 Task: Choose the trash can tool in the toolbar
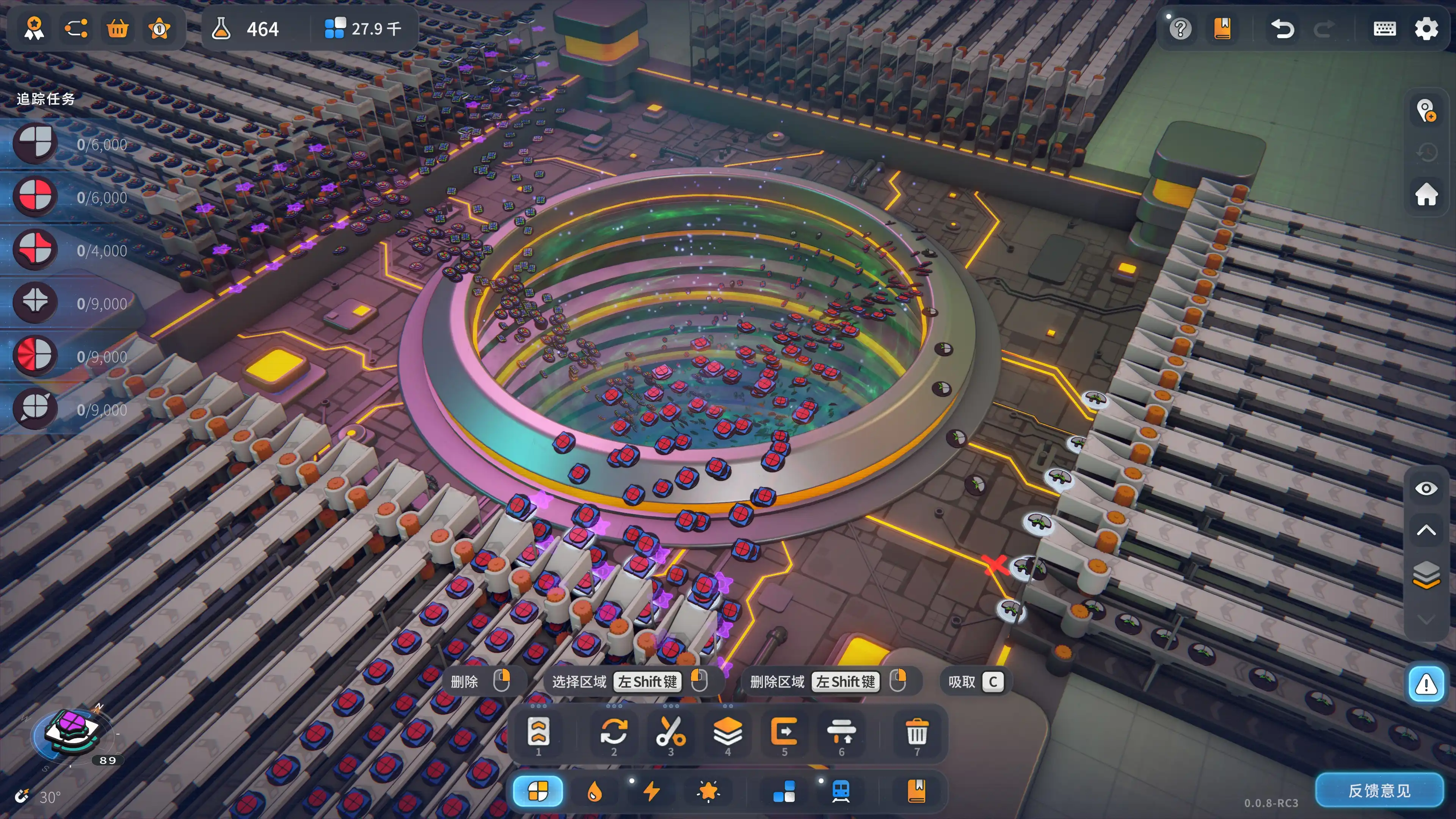917,733
